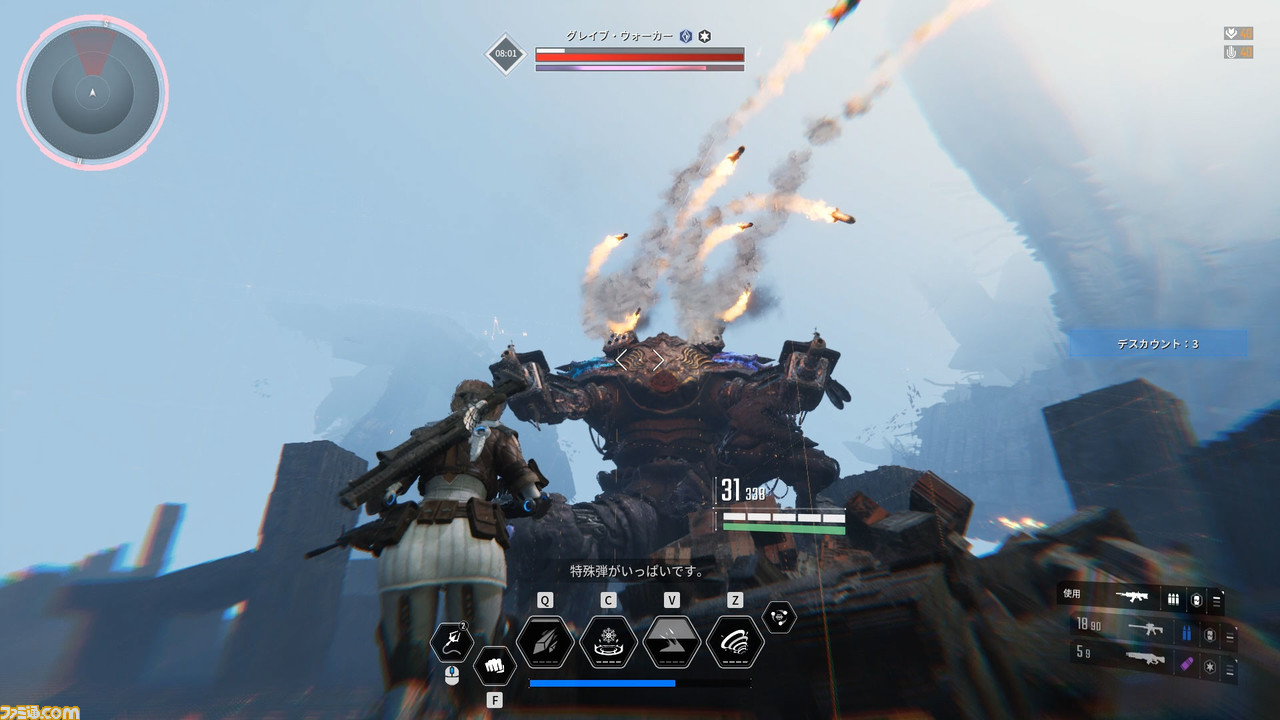Click the circular radar minimap
The width and height of the screenshot is (1280, 720).
click(x=92, y=92)
